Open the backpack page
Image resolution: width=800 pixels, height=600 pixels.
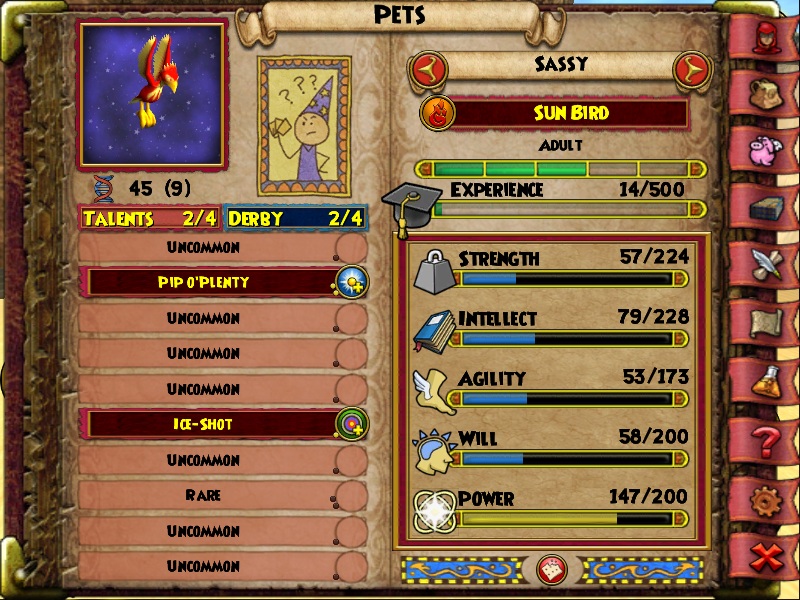point(768,93)
